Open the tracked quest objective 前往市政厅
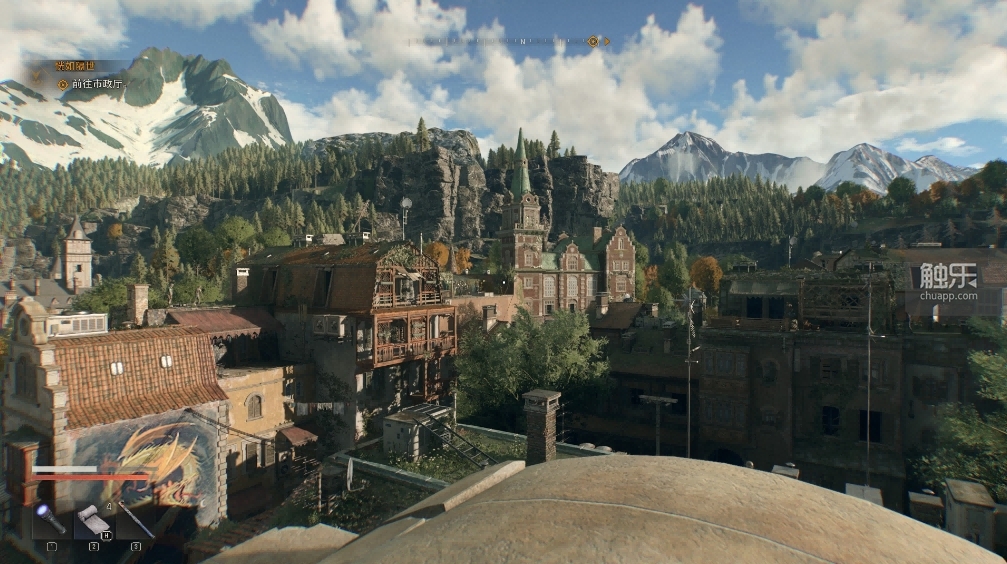This screenshot has height=564, width=1007. (96, 84)
